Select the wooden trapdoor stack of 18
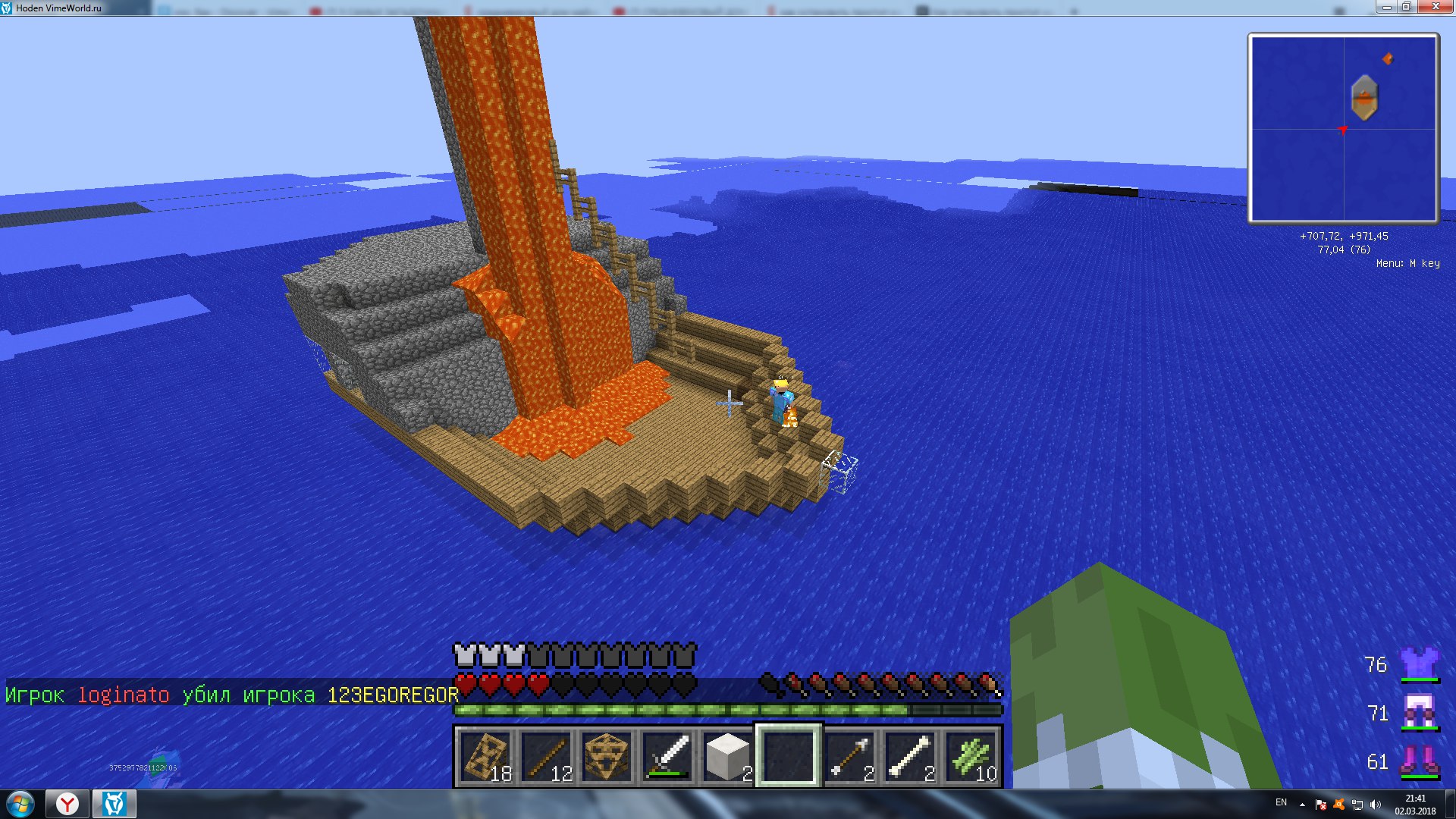Viewport: 1456px width, 819px height. 486,756
